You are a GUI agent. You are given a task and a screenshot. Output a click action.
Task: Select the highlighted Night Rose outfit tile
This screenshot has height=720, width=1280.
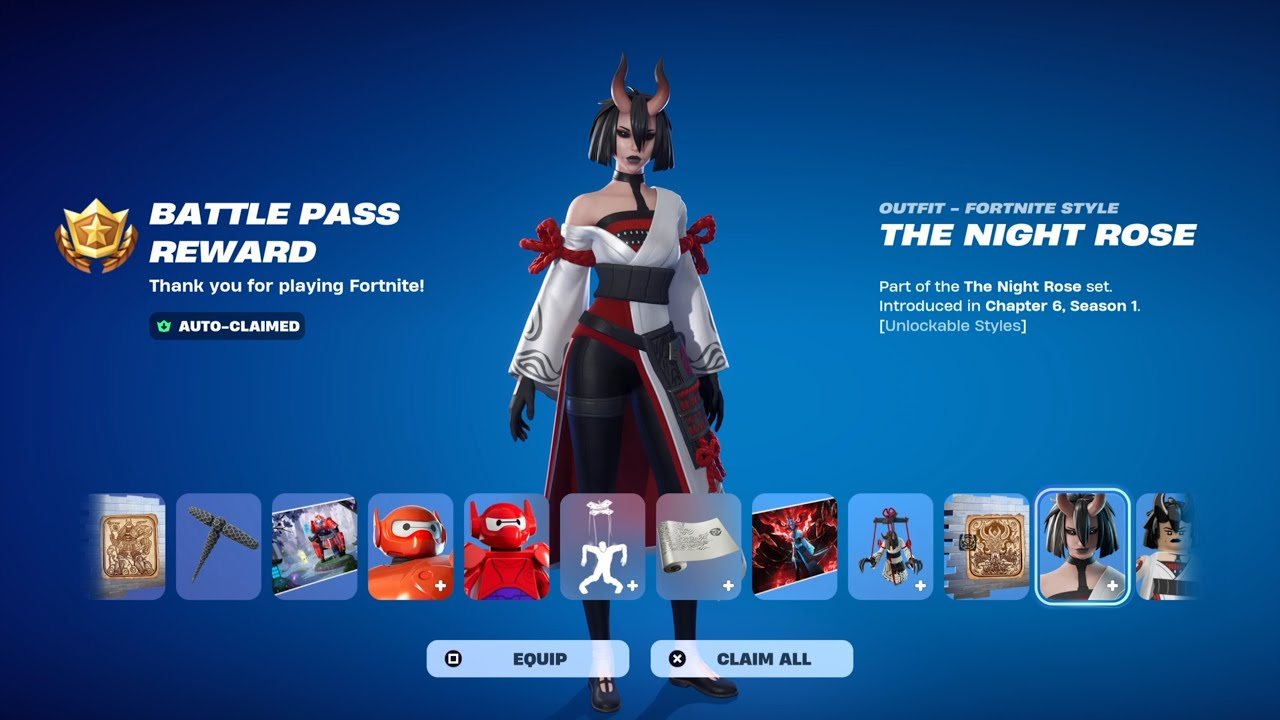click(x=1082, y=546)
